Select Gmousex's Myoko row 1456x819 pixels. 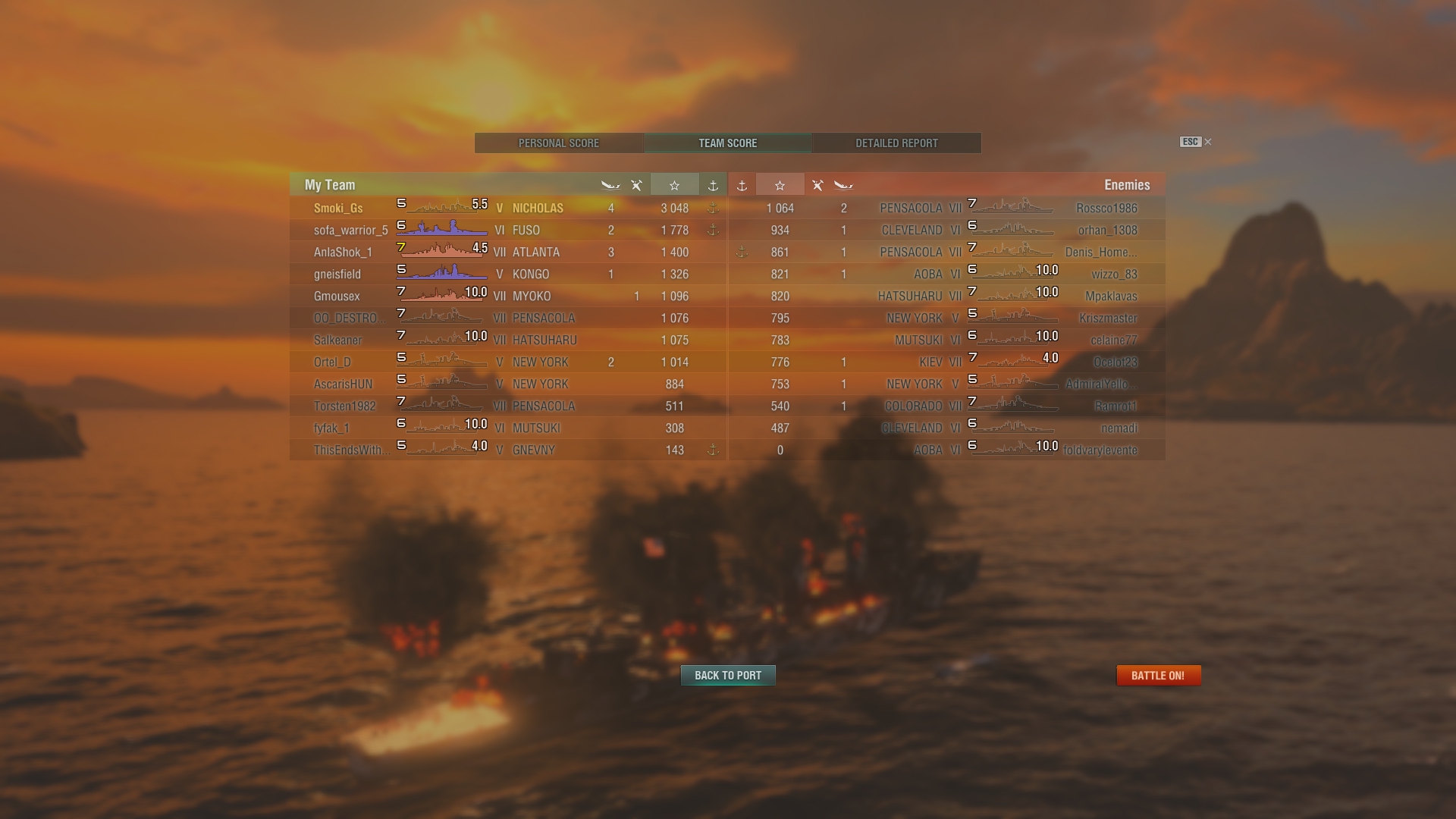(508, 296)
